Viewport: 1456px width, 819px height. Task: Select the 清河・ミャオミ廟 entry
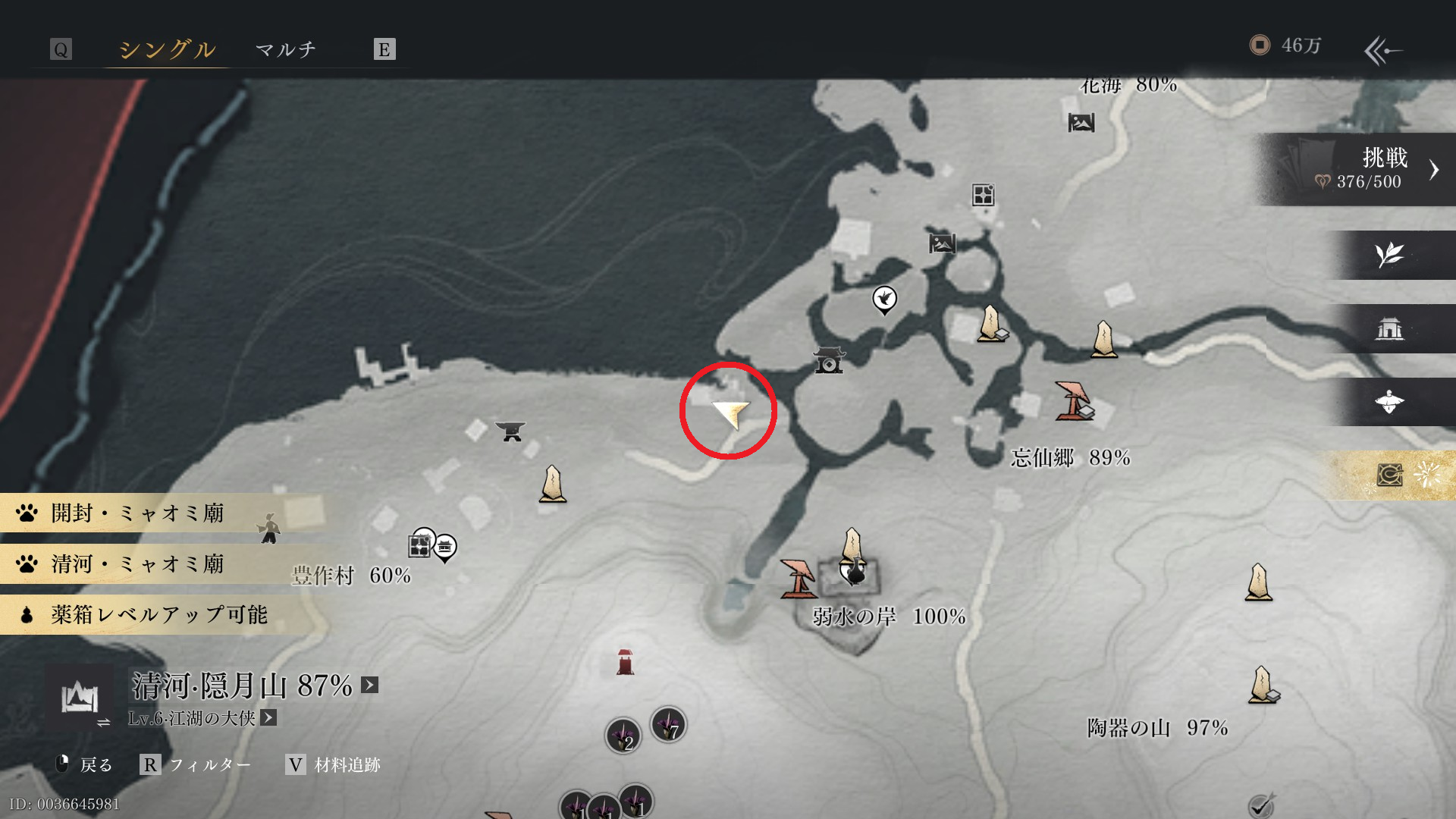click(136, 564)
